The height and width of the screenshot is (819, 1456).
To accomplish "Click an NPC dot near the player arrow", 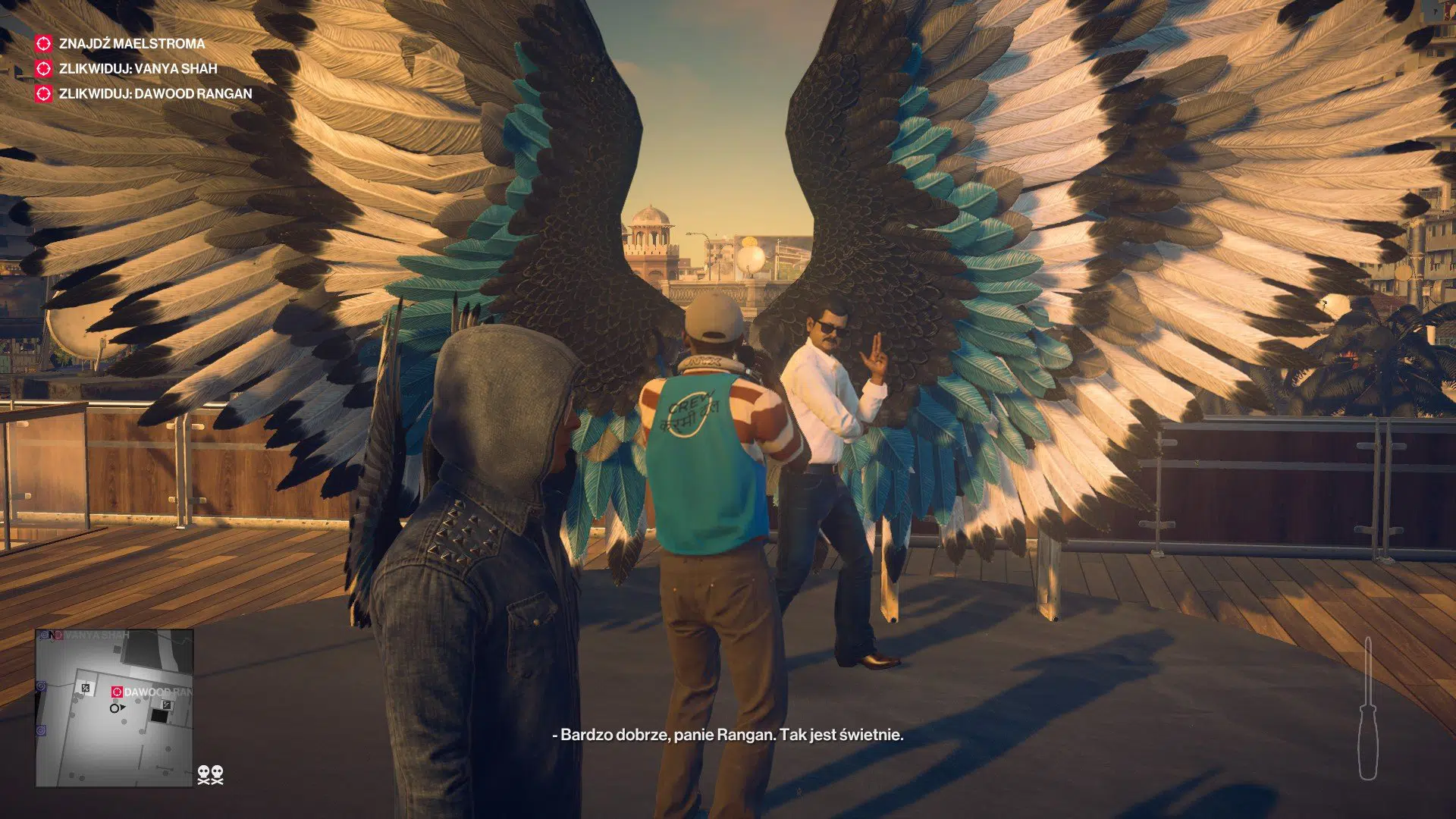I will (x=124, y=721).
